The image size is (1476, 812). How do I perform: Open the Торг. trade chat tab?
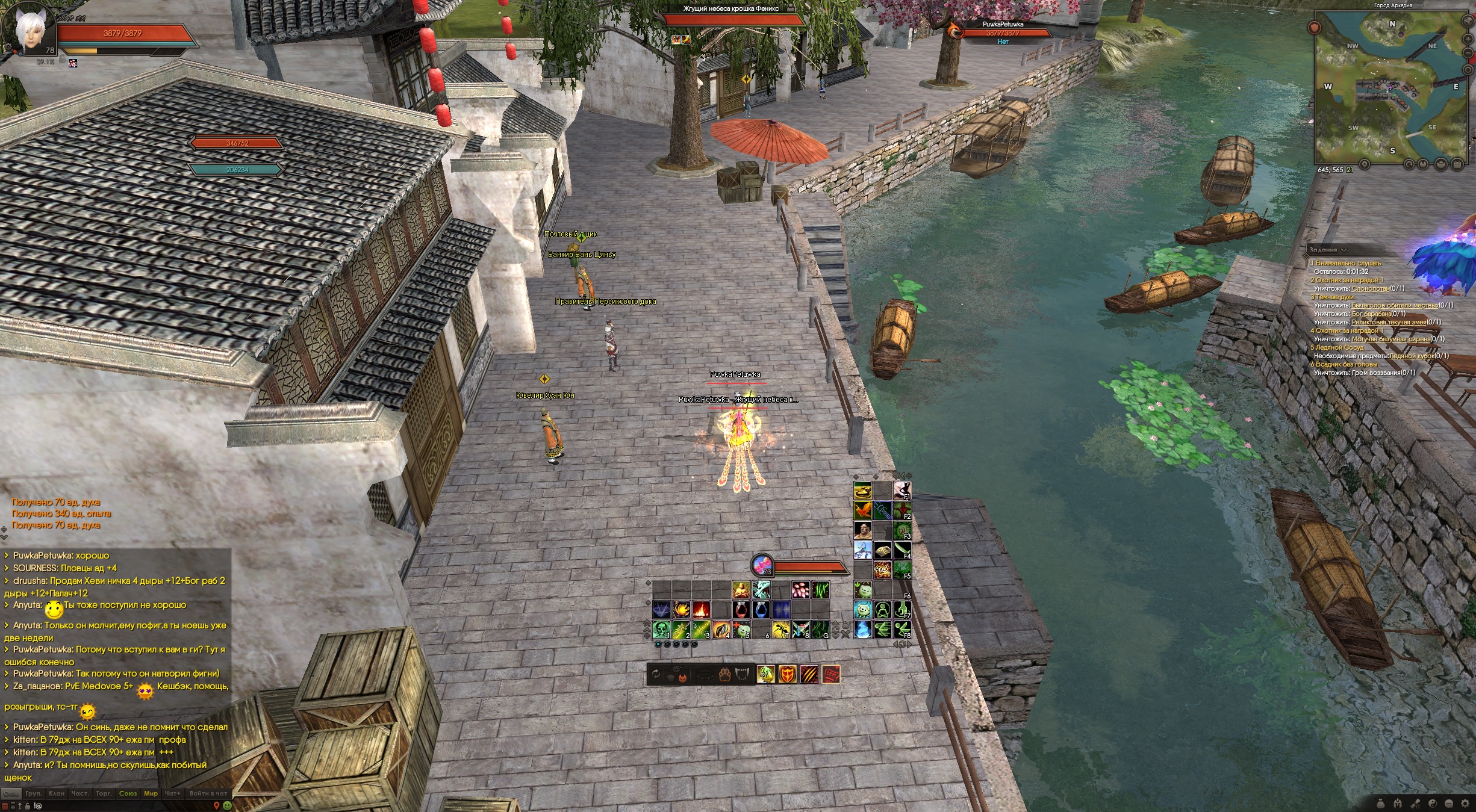pos(104,793)
